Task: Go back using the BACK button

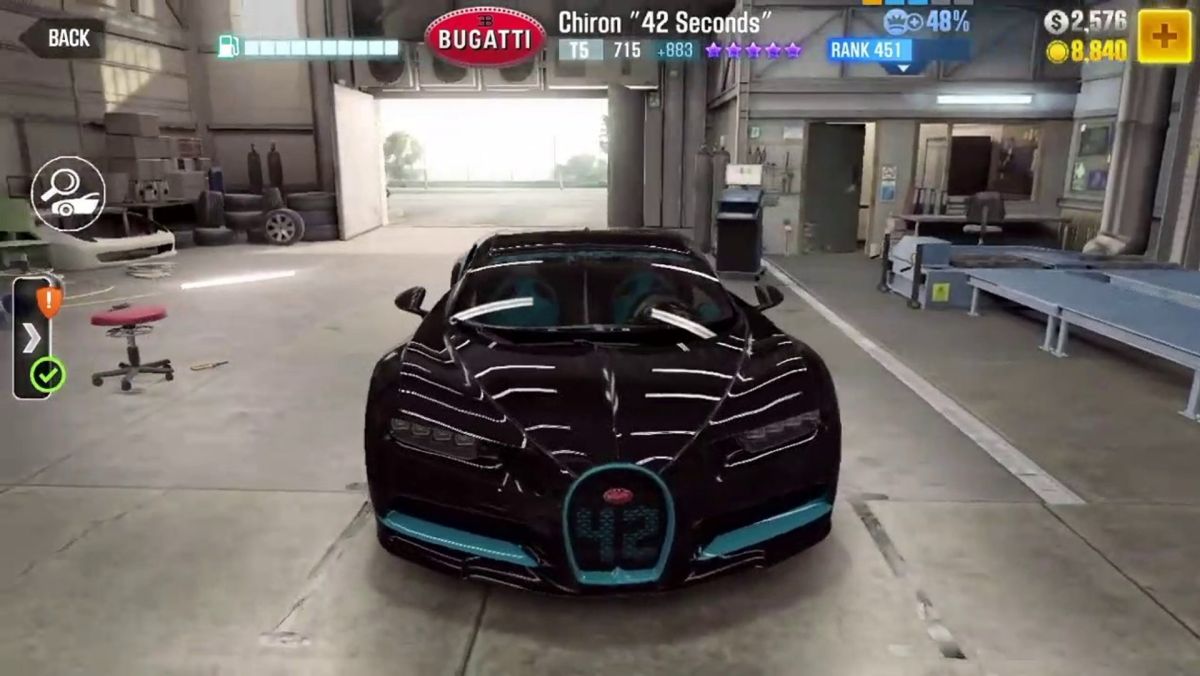Action: [x=63, y=38]
